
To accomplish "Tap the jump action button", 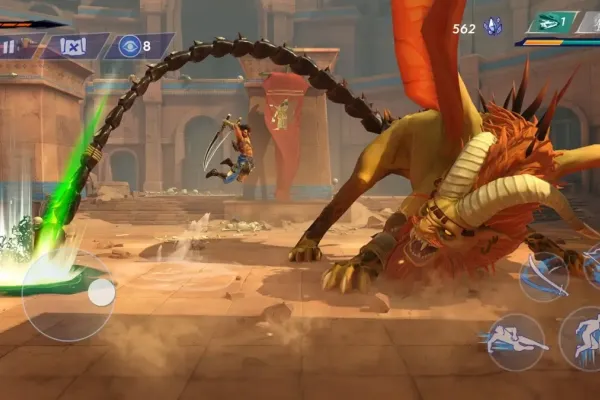I will 584,340.
